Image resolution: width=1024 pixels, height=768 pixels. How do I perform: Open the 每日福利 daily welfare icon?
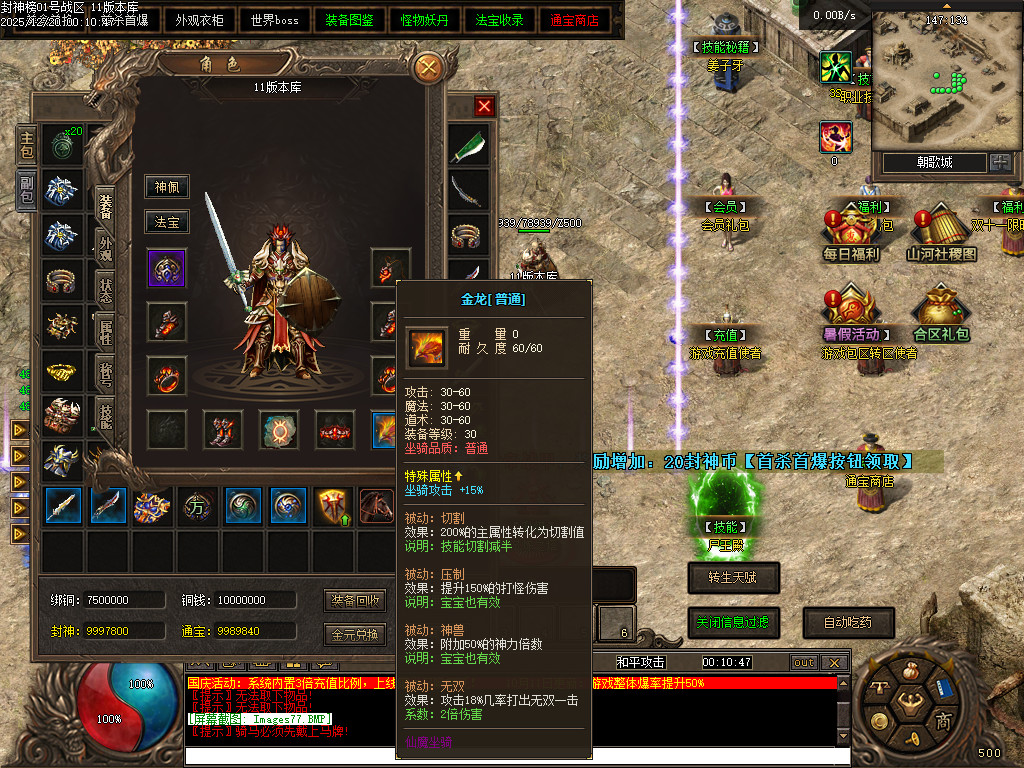[850, 230]
